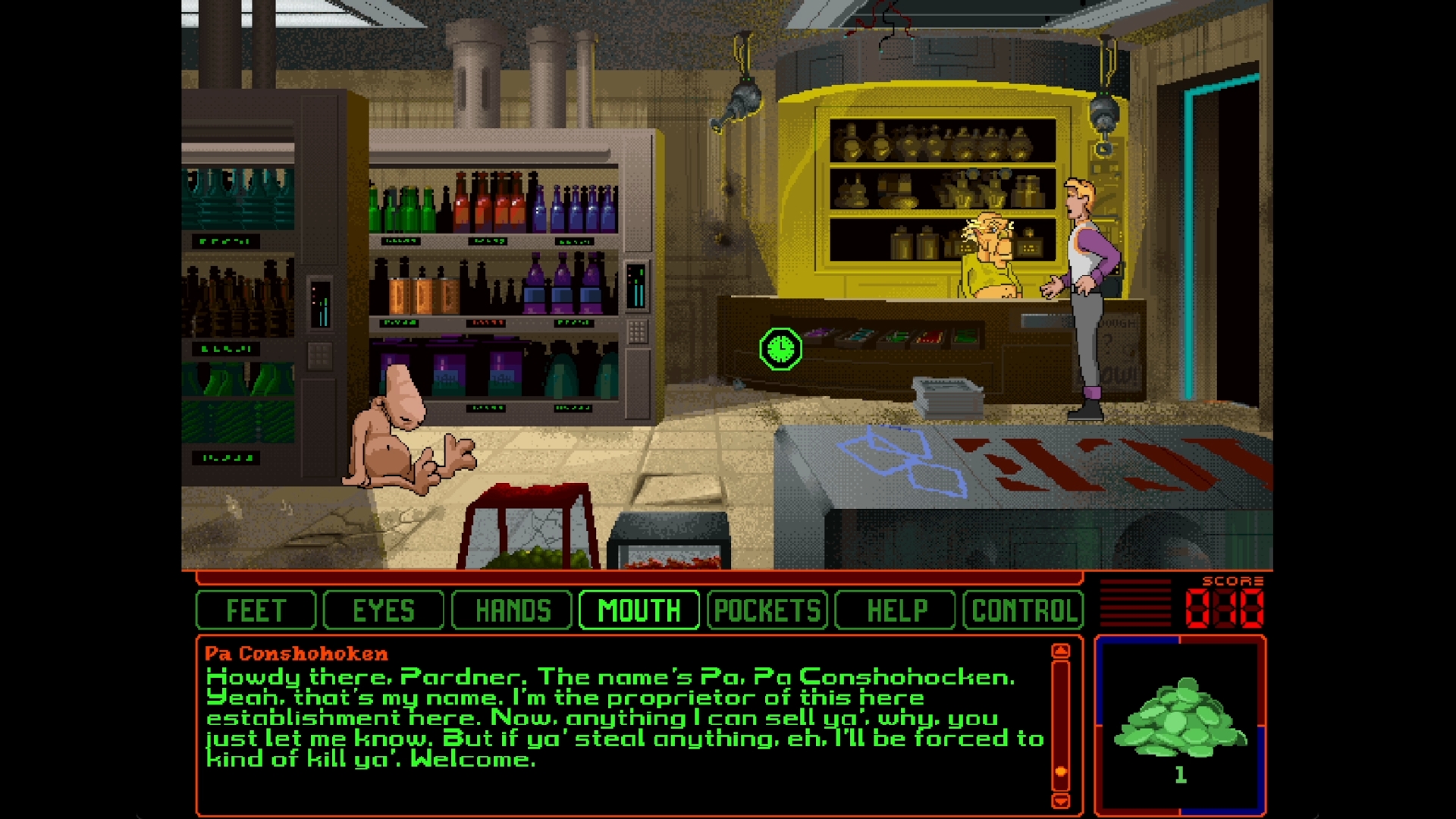Choose the EYES look command
Viewport: 1456px width, 819px height.
[384, 610]
